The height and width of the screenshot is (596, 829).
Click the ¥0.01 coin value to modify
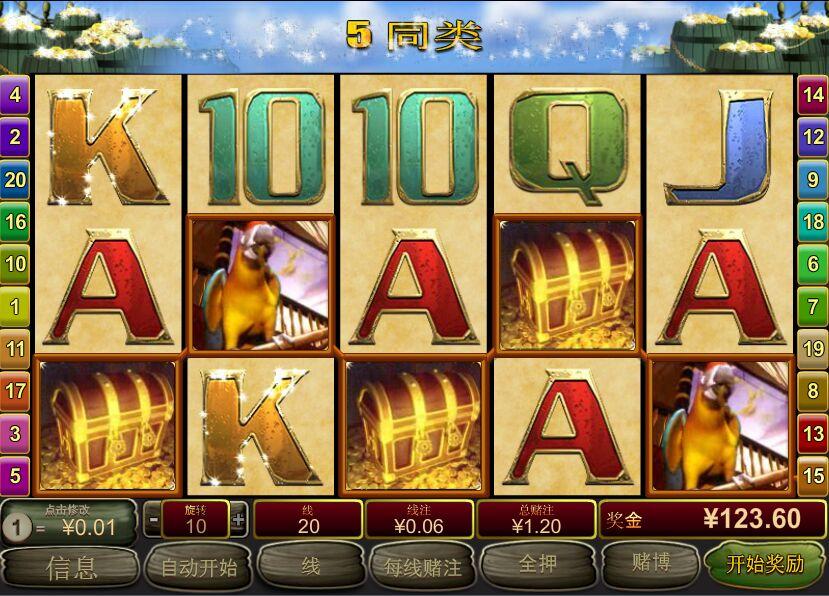coord(78,526)
